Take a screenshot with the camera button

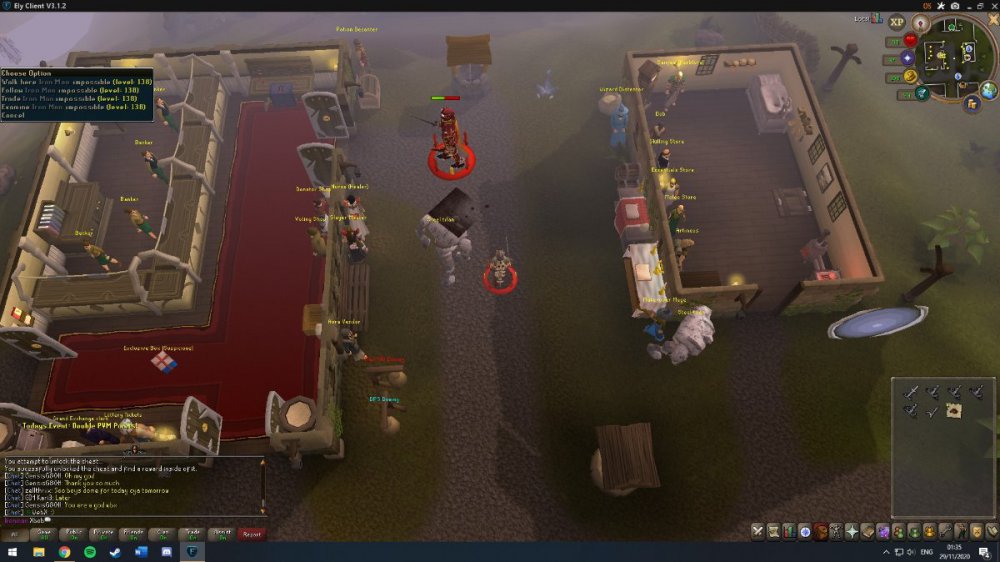pos(954,6)
